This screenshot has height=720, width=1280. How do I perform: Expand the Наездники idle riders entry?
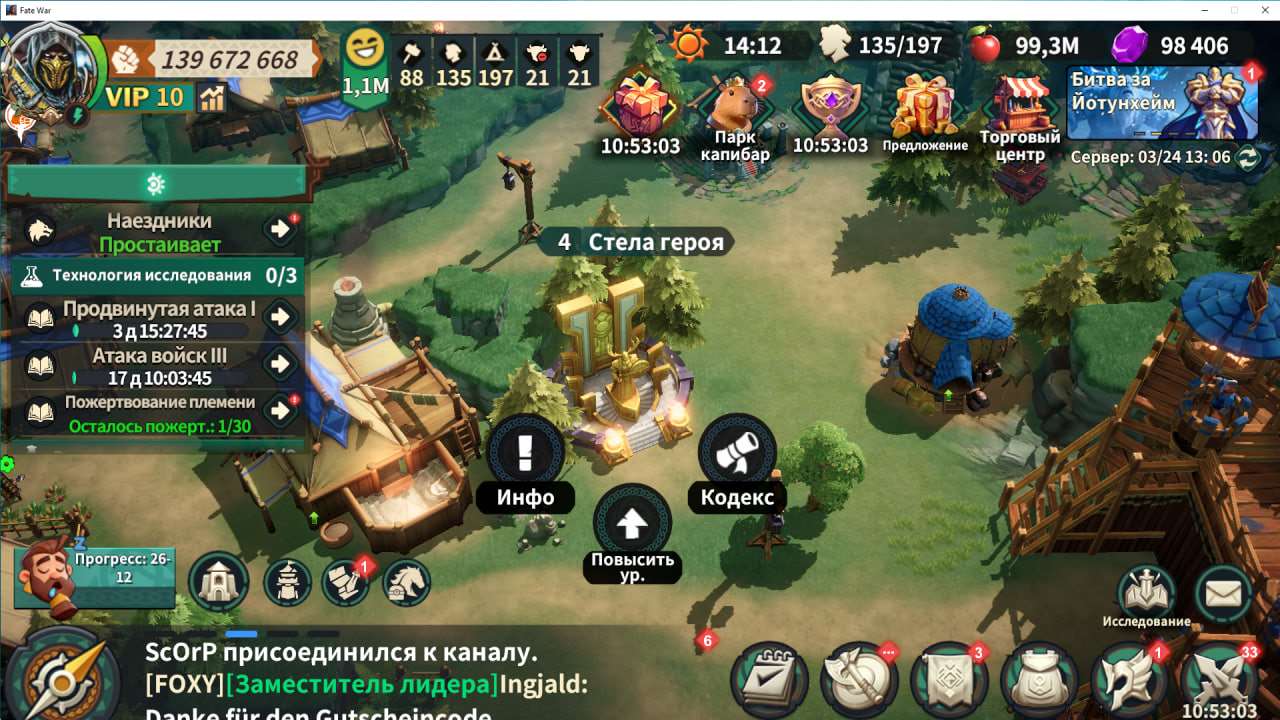point(278,229)
